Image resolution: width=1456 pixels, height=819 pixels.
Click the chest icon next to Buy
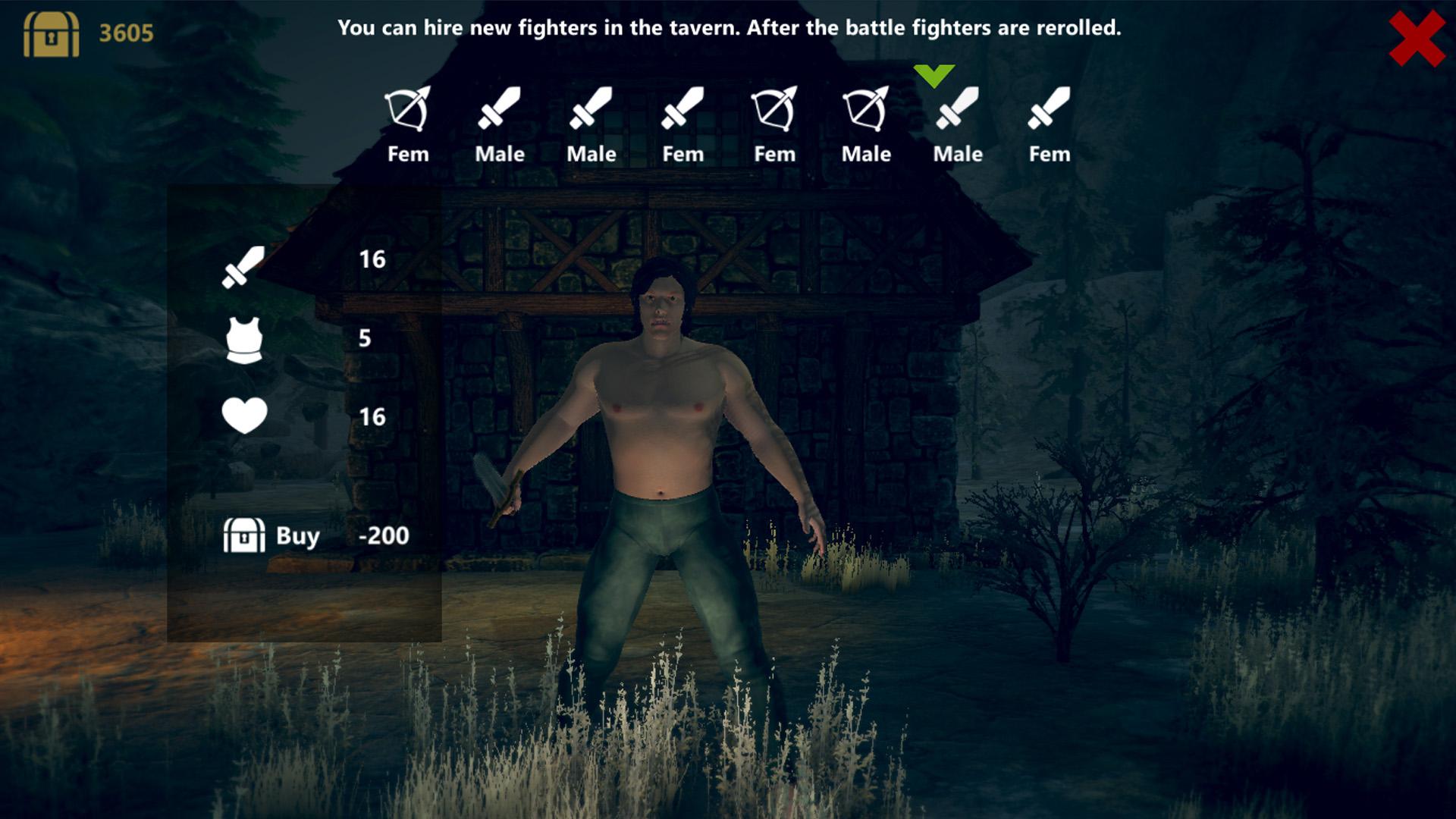pos(243,535)
